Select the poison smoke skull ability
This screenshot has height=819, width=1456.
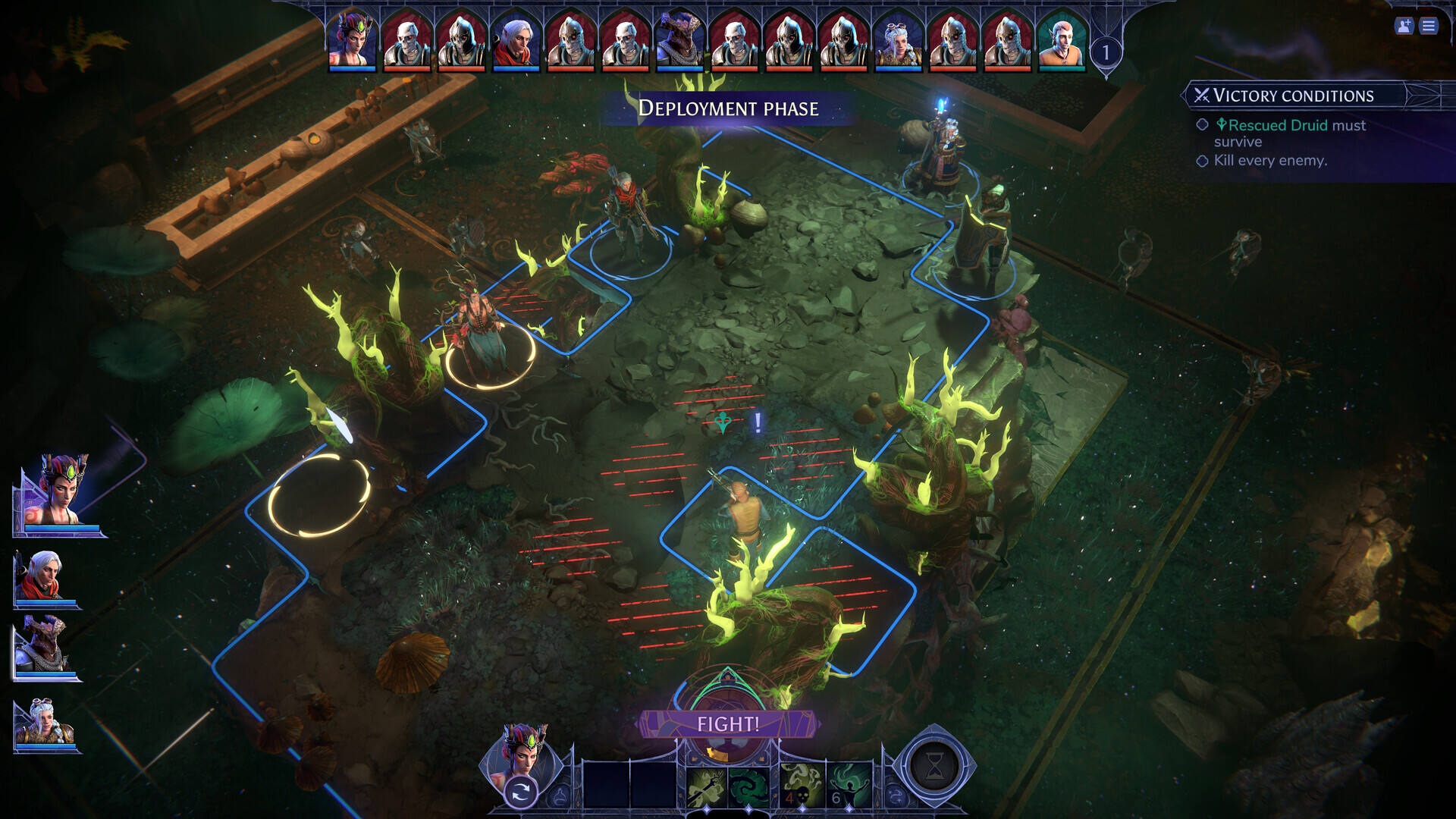pos(801,786)
